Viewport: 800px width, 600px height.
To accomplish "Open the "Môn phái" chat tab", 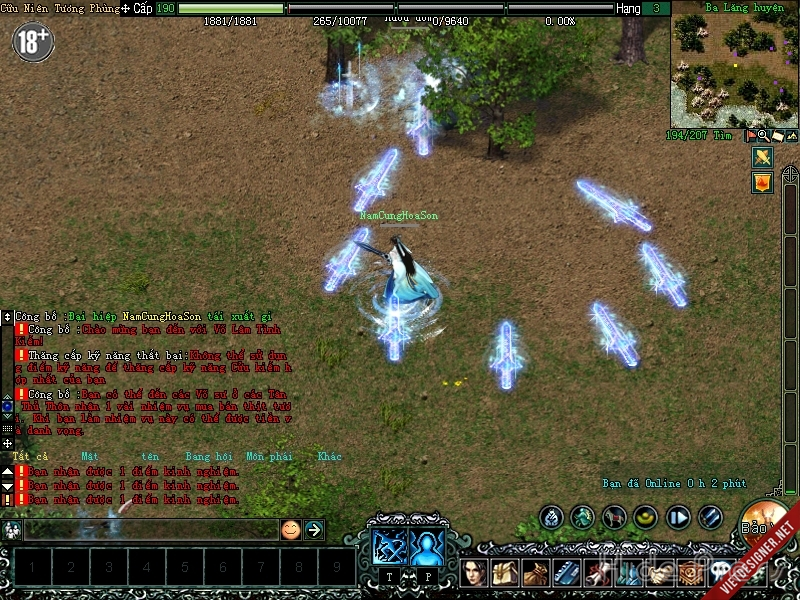I will (x=268, y=456).
